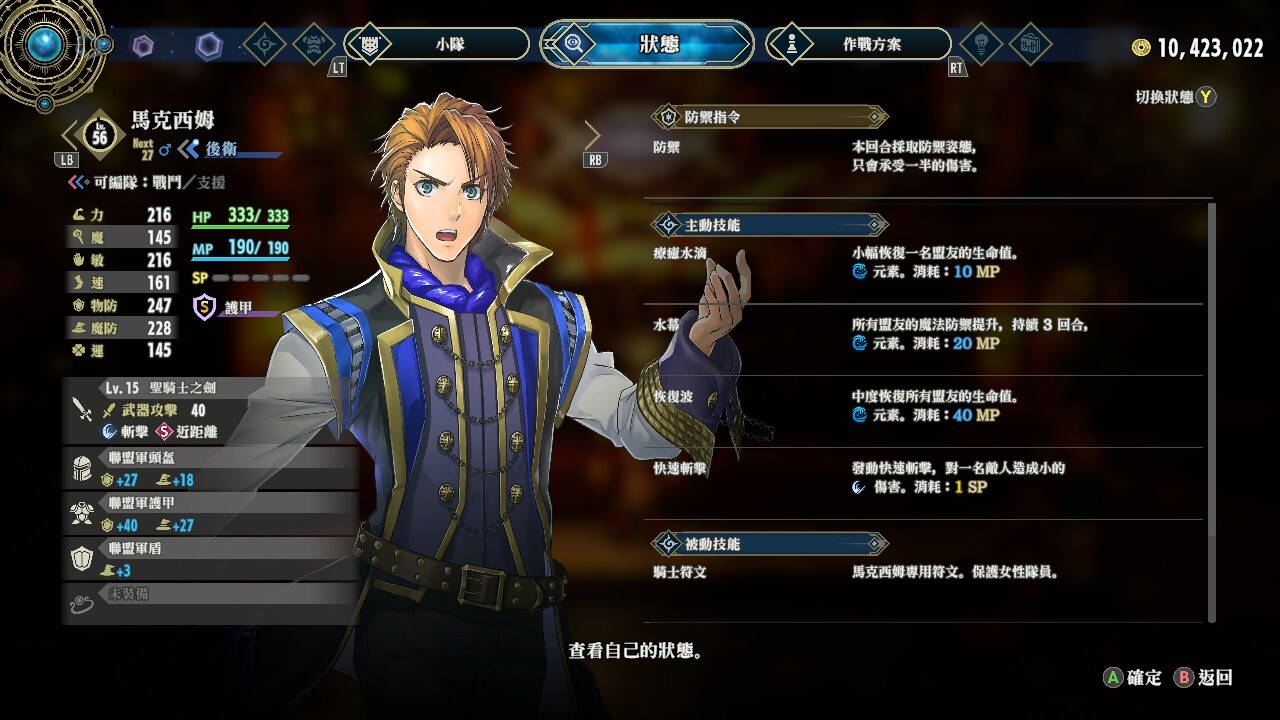1280x720 pixels.
Task: Click 返回 to go back
Action: (1204, 678)
